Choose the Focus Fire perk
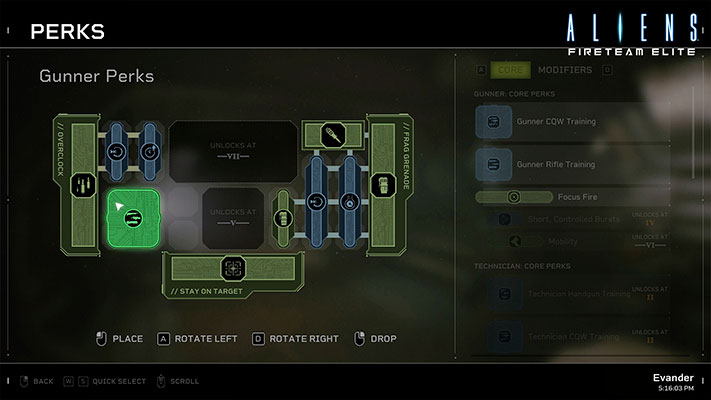 coord(553,198)
